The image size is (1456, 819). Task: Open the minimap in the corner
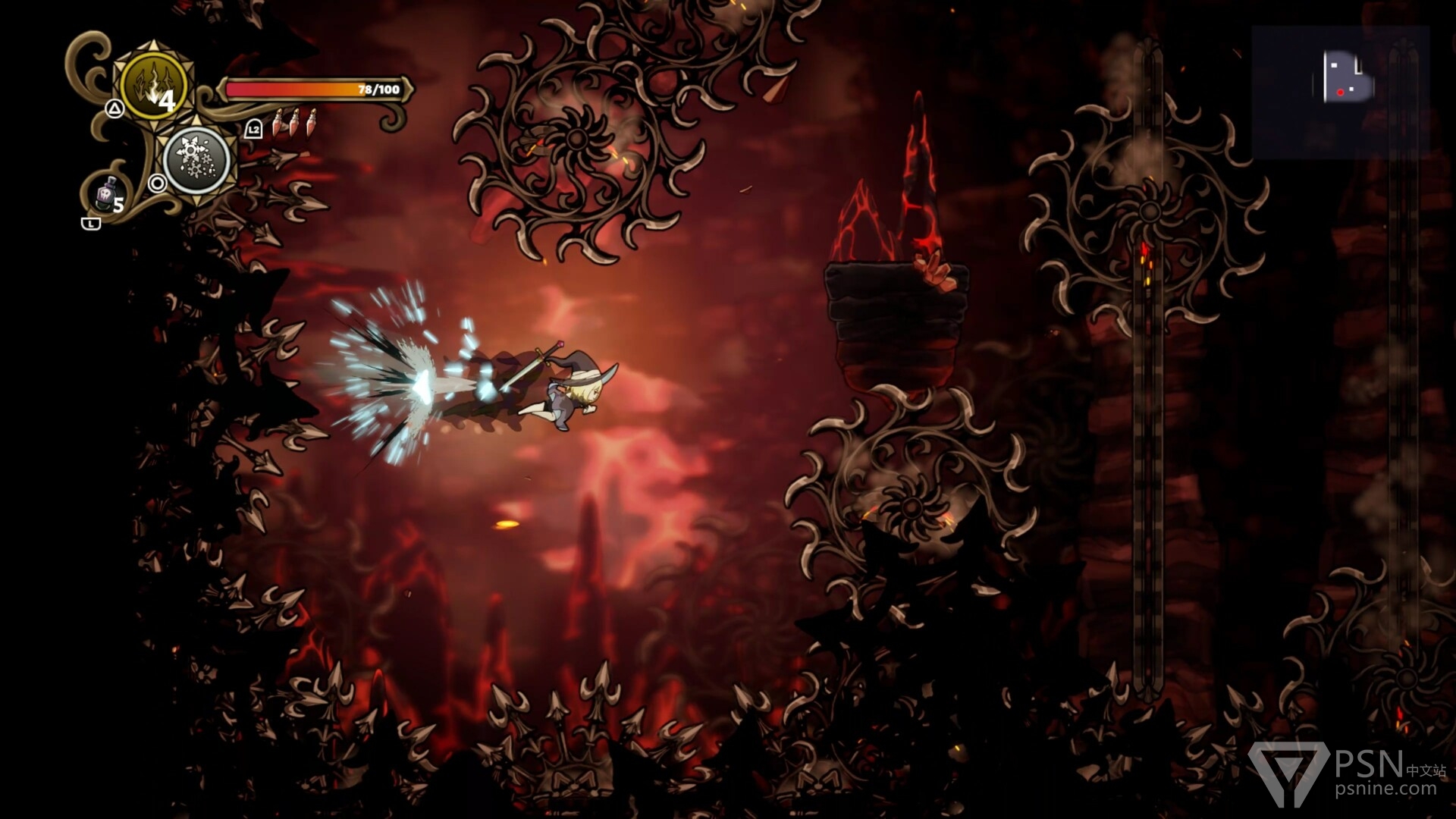tap(1341, 92)
